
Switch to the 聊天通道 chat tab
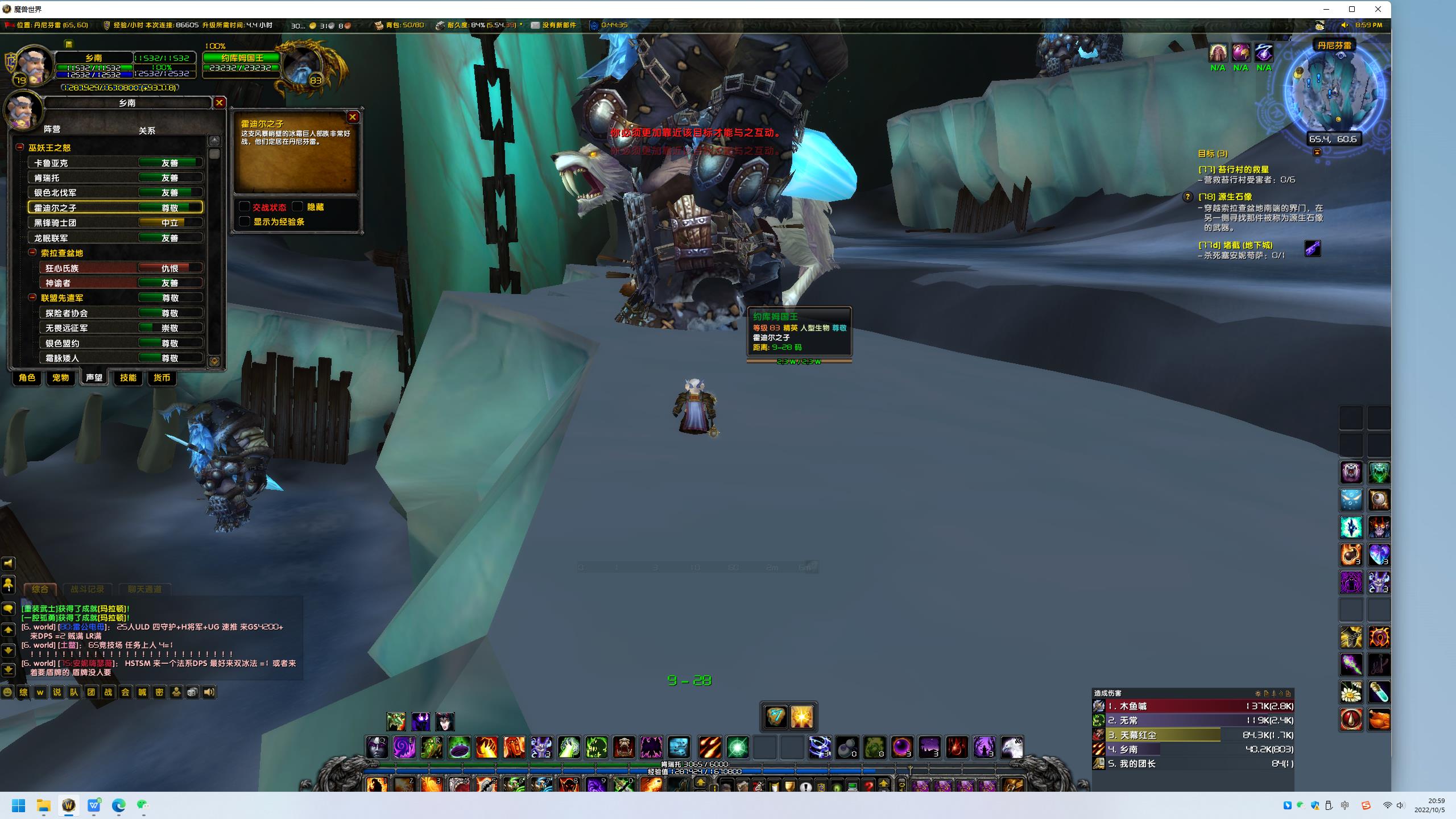pos(144,589)
